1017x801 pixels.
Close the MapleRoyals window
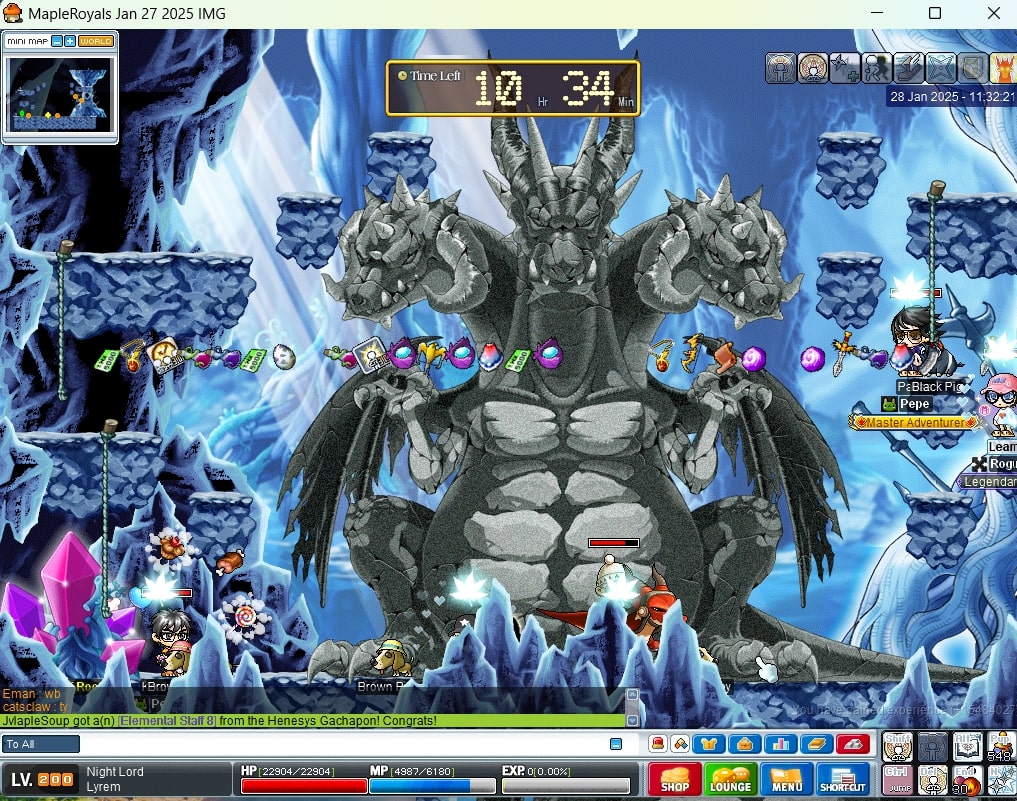click(993, 14)
